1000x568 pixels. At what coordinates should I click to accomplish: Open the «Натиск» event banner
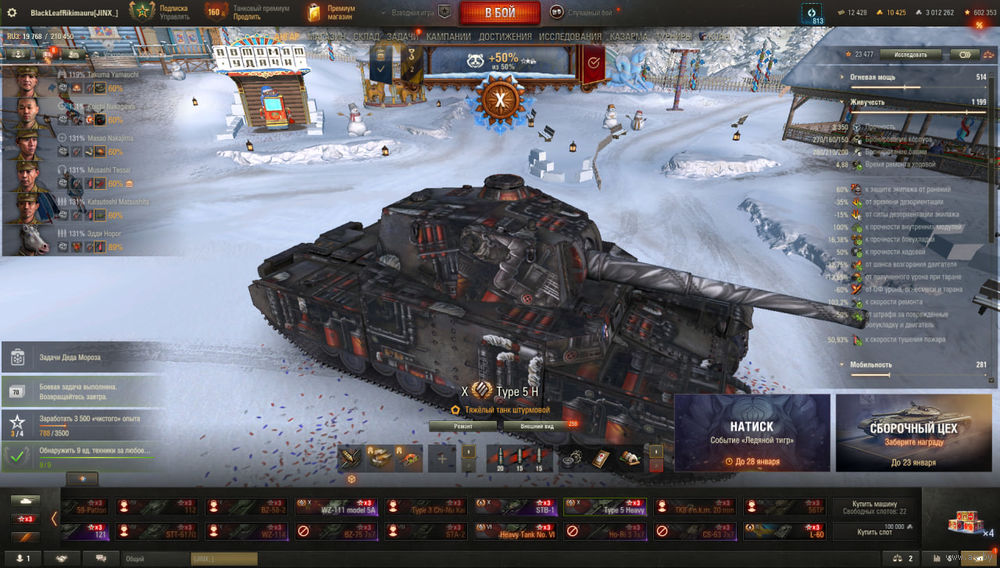click(x=752, y=432)
